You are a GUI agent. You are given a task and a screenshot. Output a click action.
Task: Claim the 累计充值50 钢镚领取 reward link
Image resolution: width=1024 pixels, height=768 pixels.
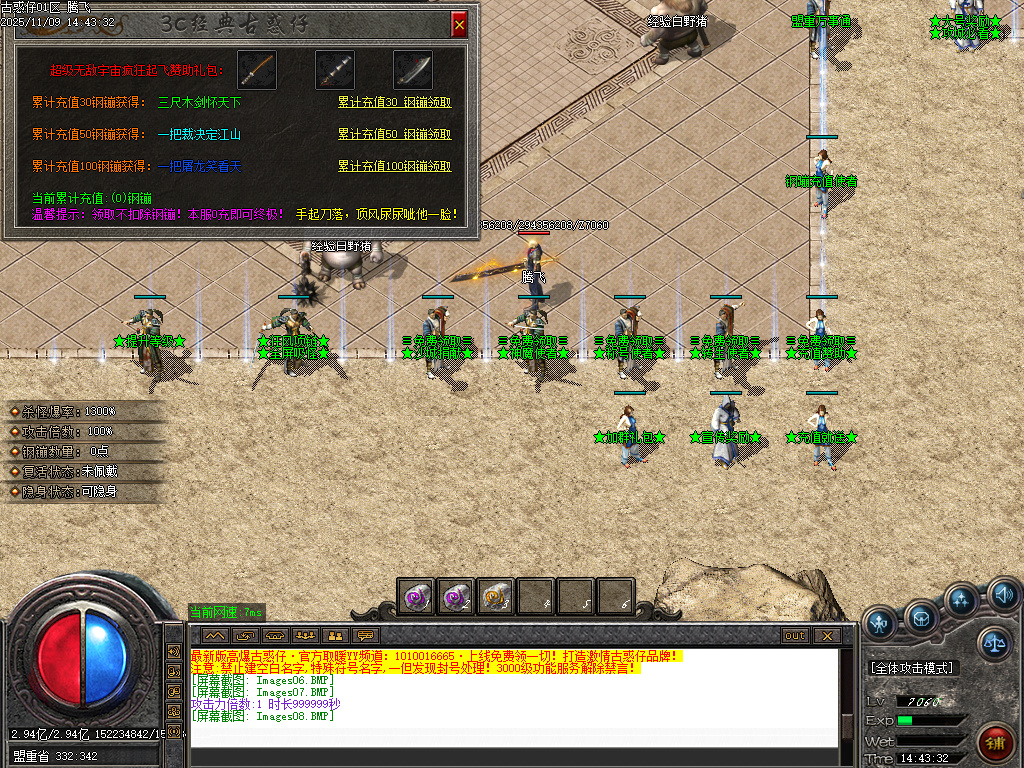pos(394,134)
